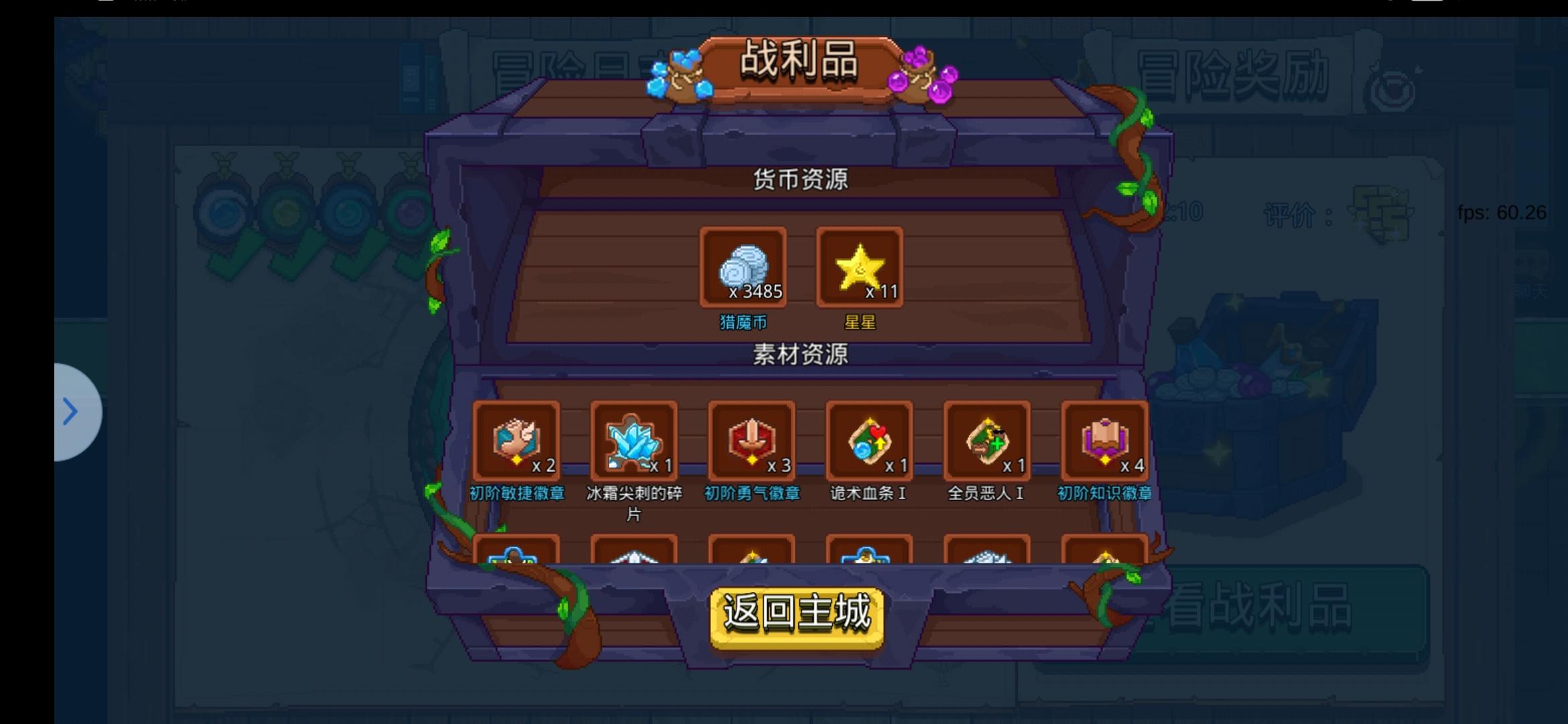1568x724 pixels.
Task: Tap the 初阶敏捷徽章 agility badge icon
Action: click(516, 441)
